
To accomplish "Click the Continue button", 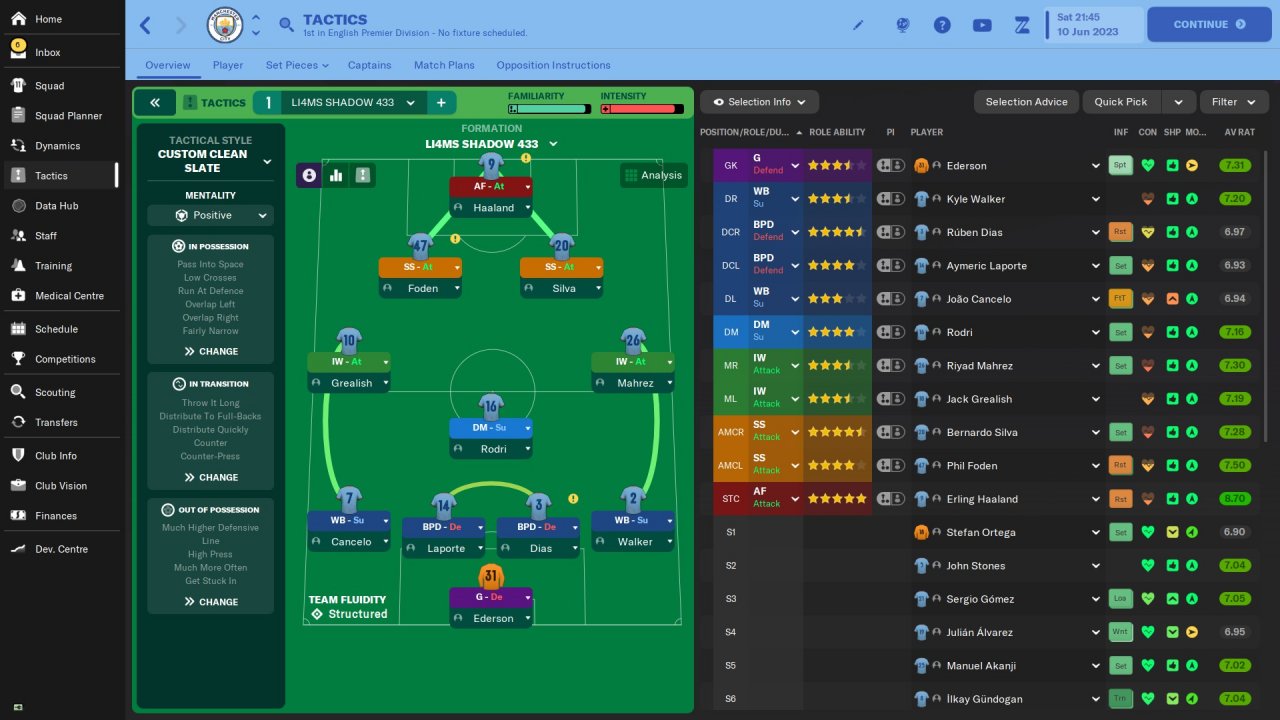I will 1208,24.
